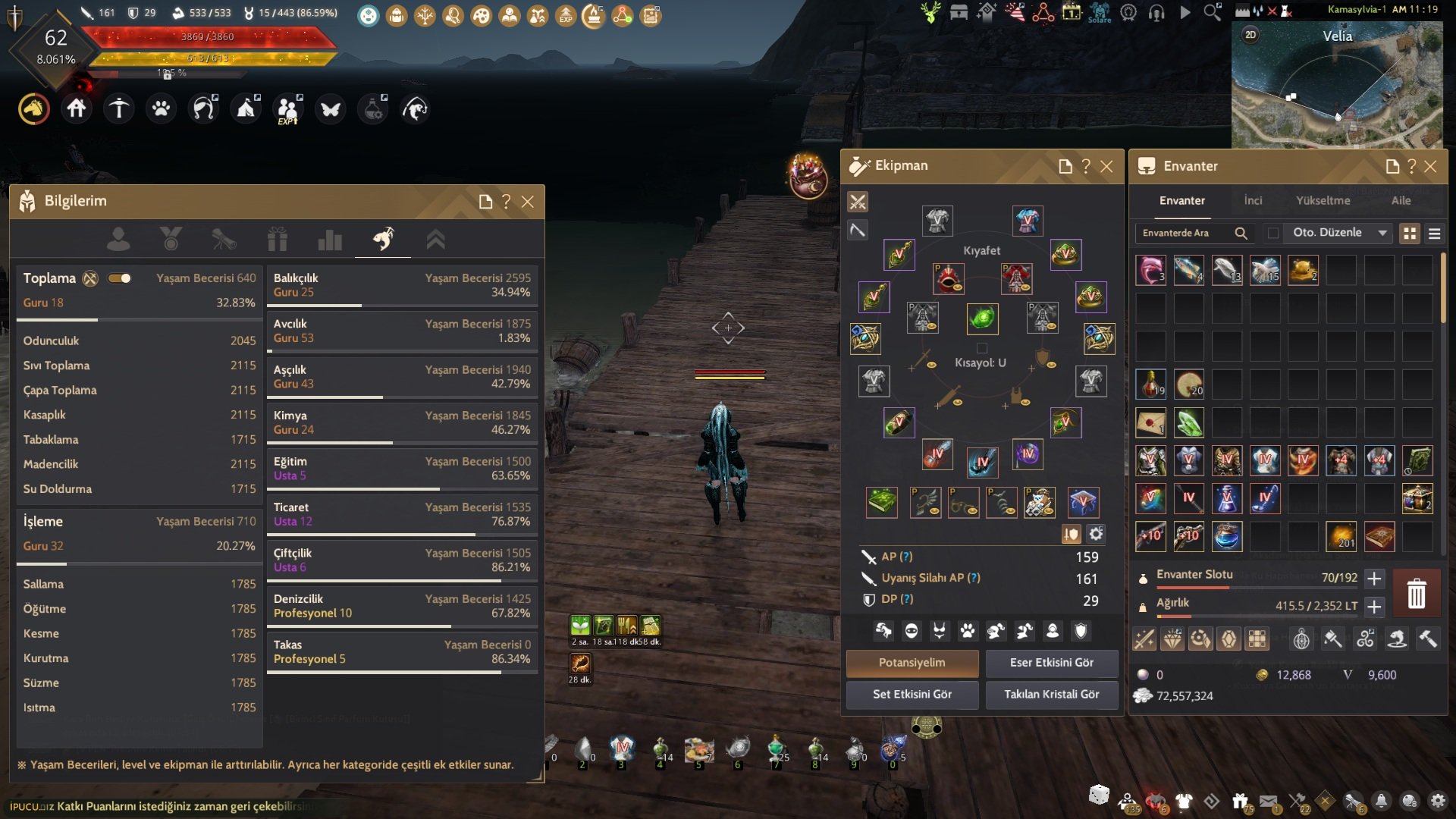Screen dimensions: 1456x819
Task: Click the Set Etkisini Gör button
Action: point(912,694)
